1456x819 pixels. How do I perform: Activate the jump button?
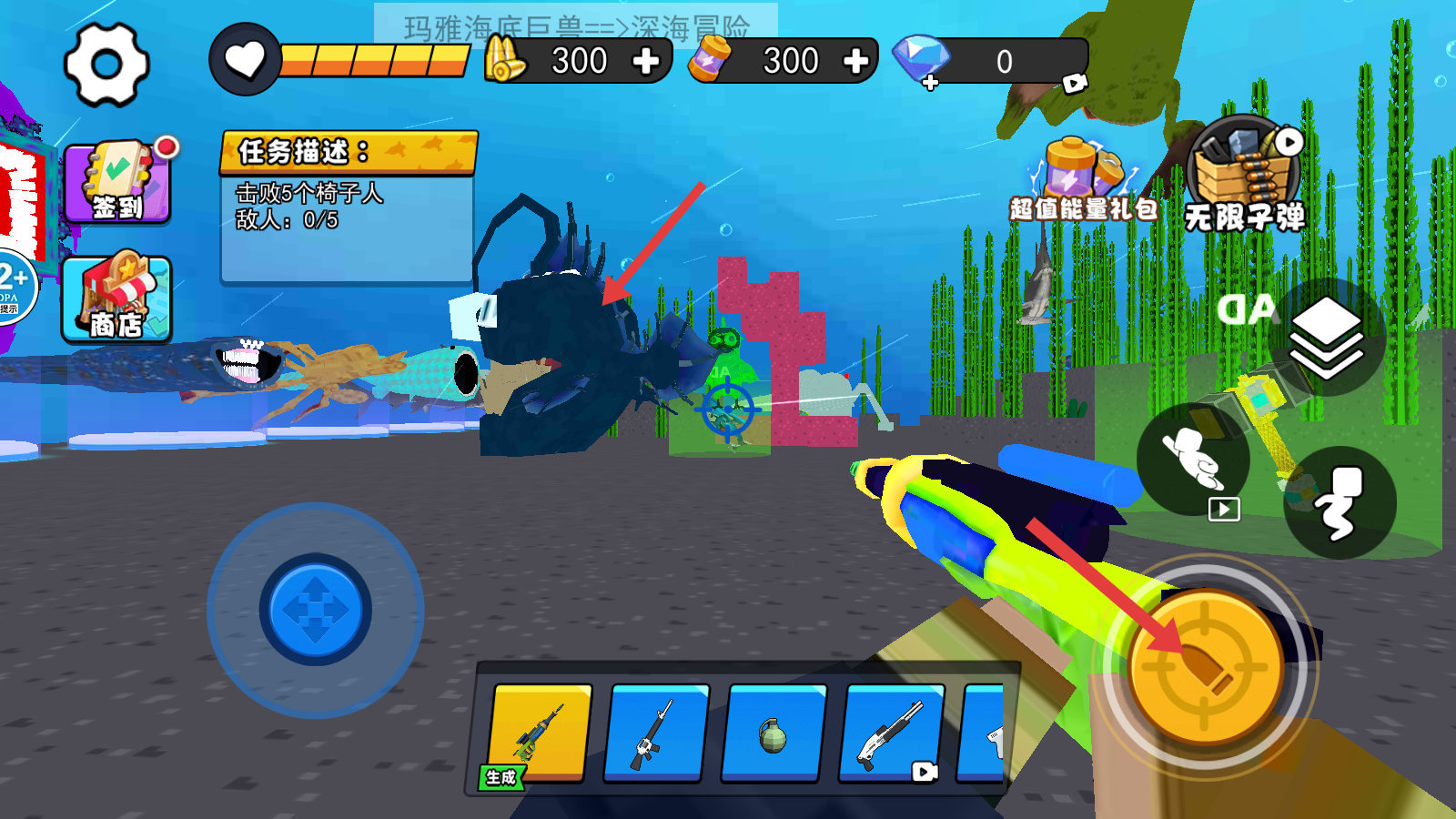click(x=1340, y=502)
